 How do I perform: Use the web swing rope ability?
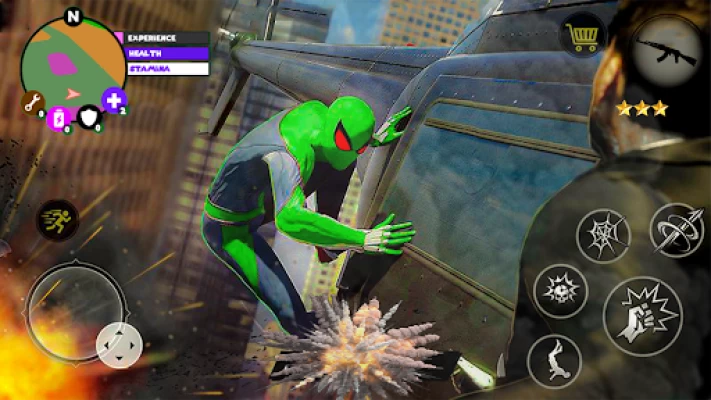[676, 230]
